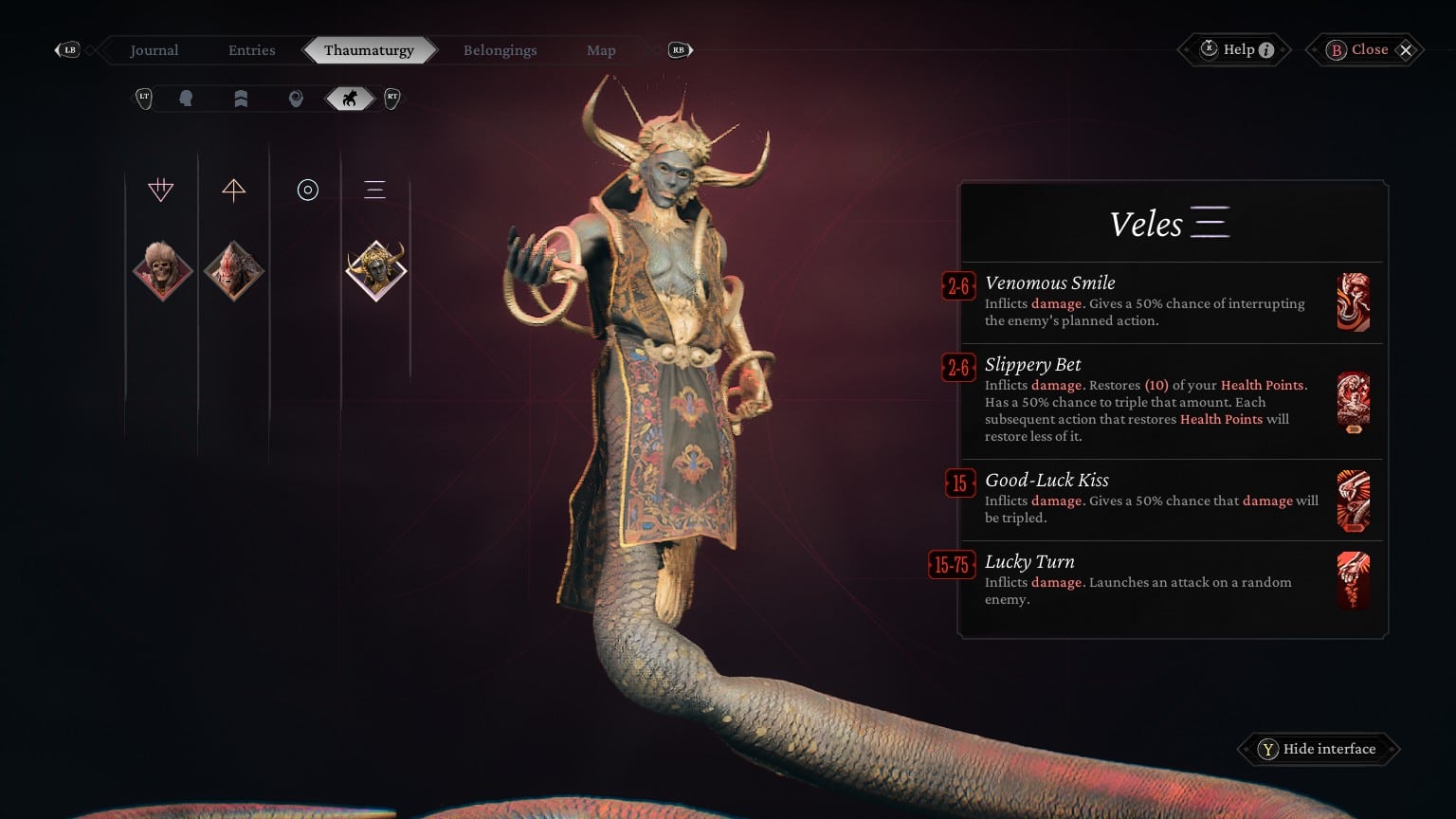The image size is (1456, 819).
Task: Select the horse-shaped beast category icon
Action: click(x=349, y=98)
